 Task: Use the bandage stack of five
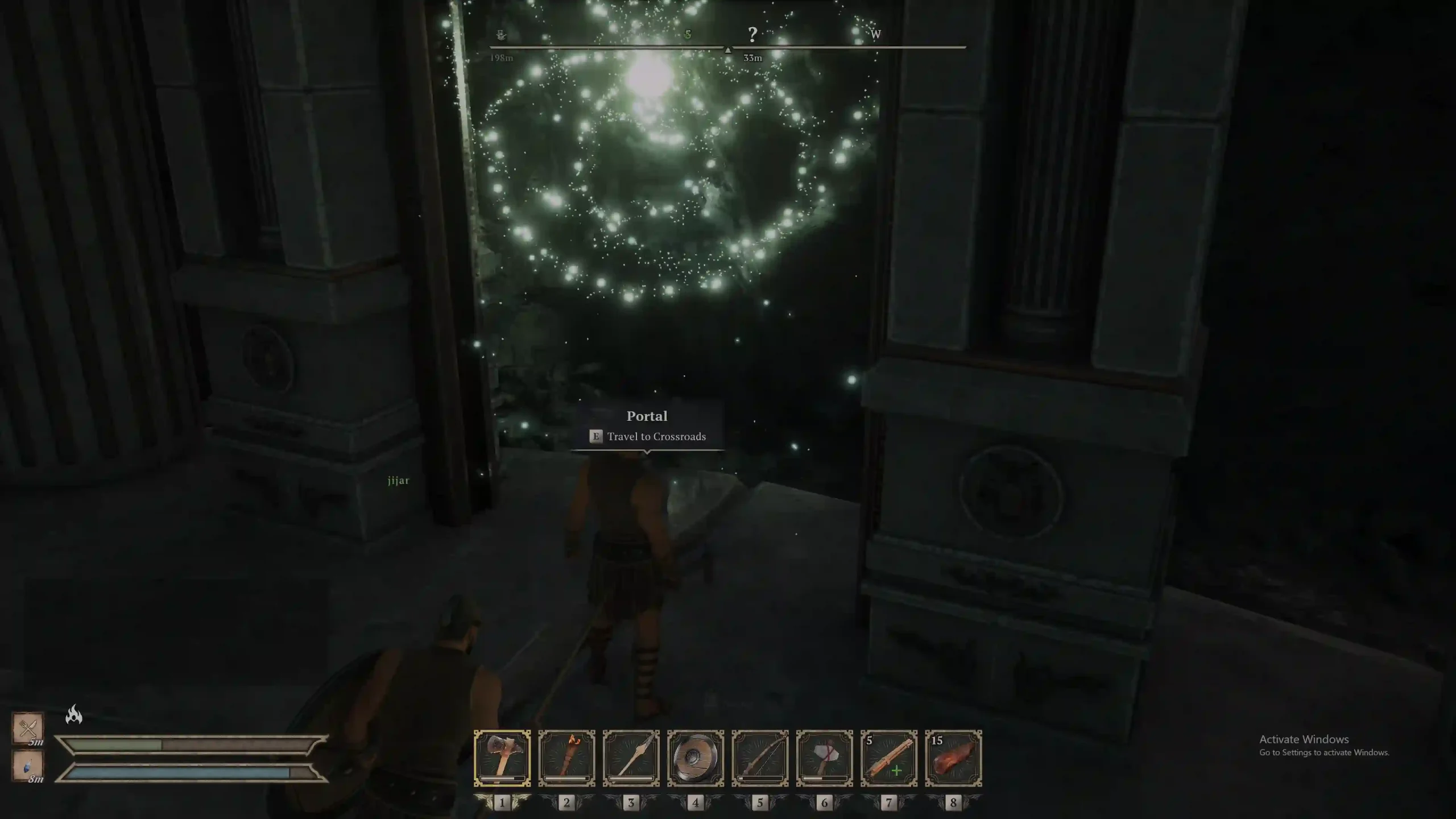[888, 758]
